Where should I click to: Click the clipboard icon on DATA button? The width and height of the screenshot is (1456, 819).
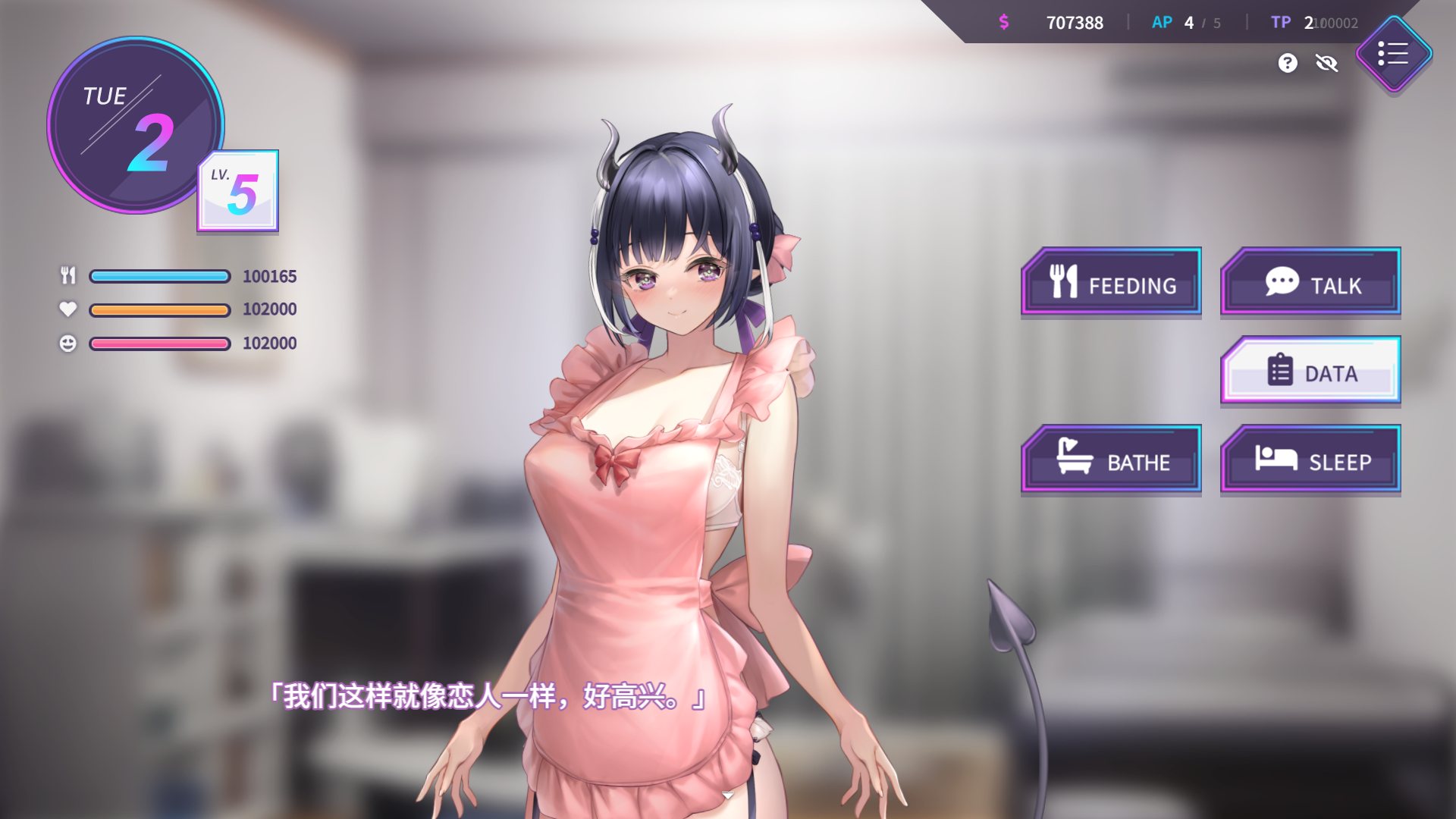(x=1279, y=371)
